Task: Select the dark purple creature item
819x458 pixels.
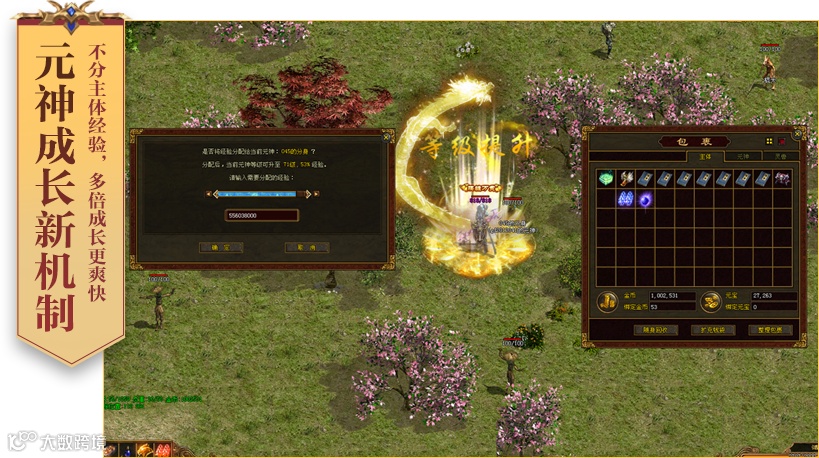Action: click(x=782, y=178)
